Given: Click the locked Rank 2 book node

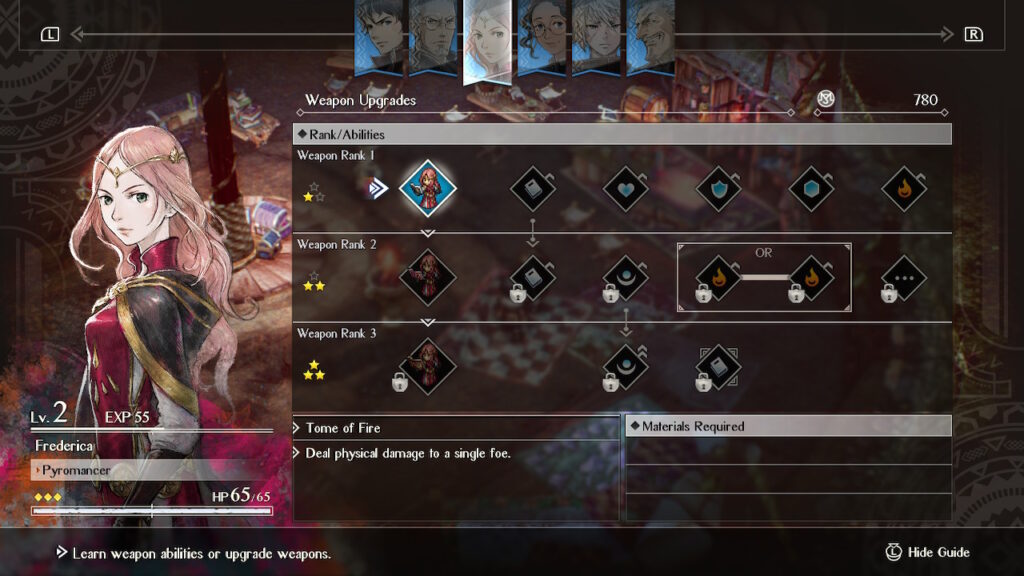Looking at the screenshot, I should pyautogui.click(x=533, y=278).
